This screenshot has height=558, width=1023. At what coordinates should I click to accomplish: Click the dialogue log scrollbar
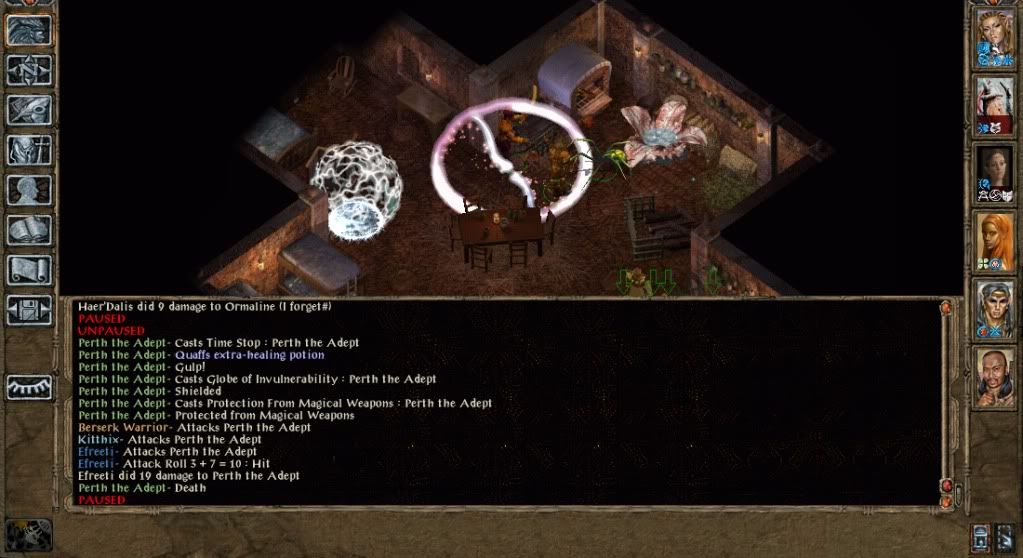(x=946, y=400)
